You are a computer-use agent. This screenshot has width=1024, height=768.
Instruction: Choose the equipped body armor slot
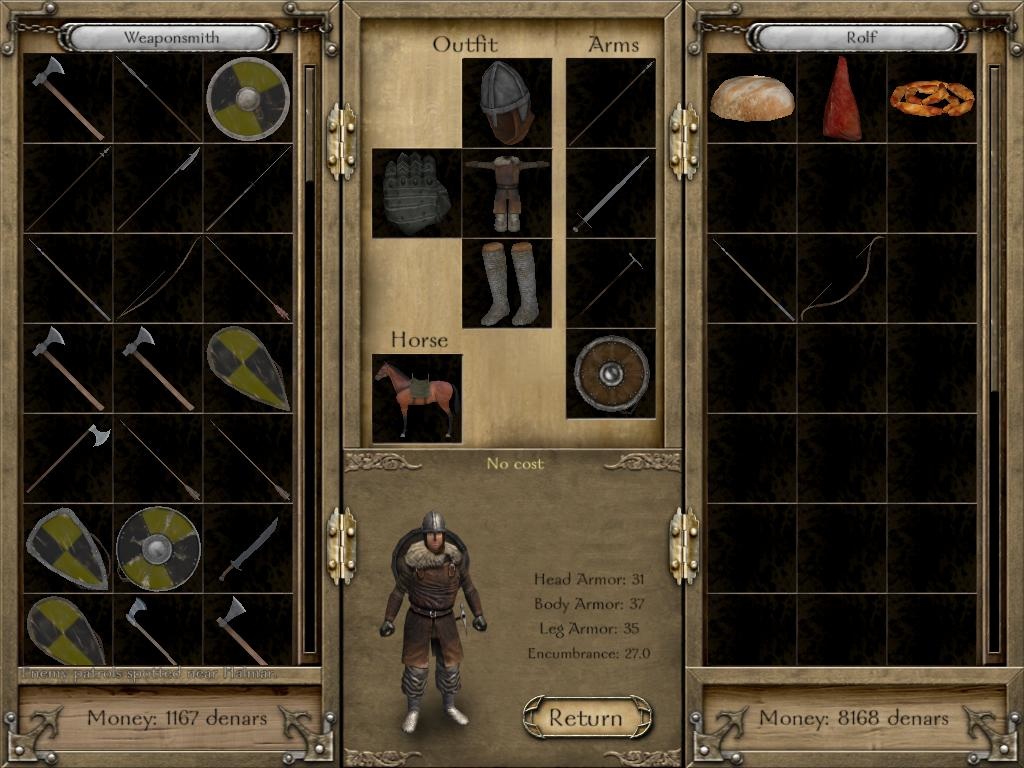coord(506,193)
